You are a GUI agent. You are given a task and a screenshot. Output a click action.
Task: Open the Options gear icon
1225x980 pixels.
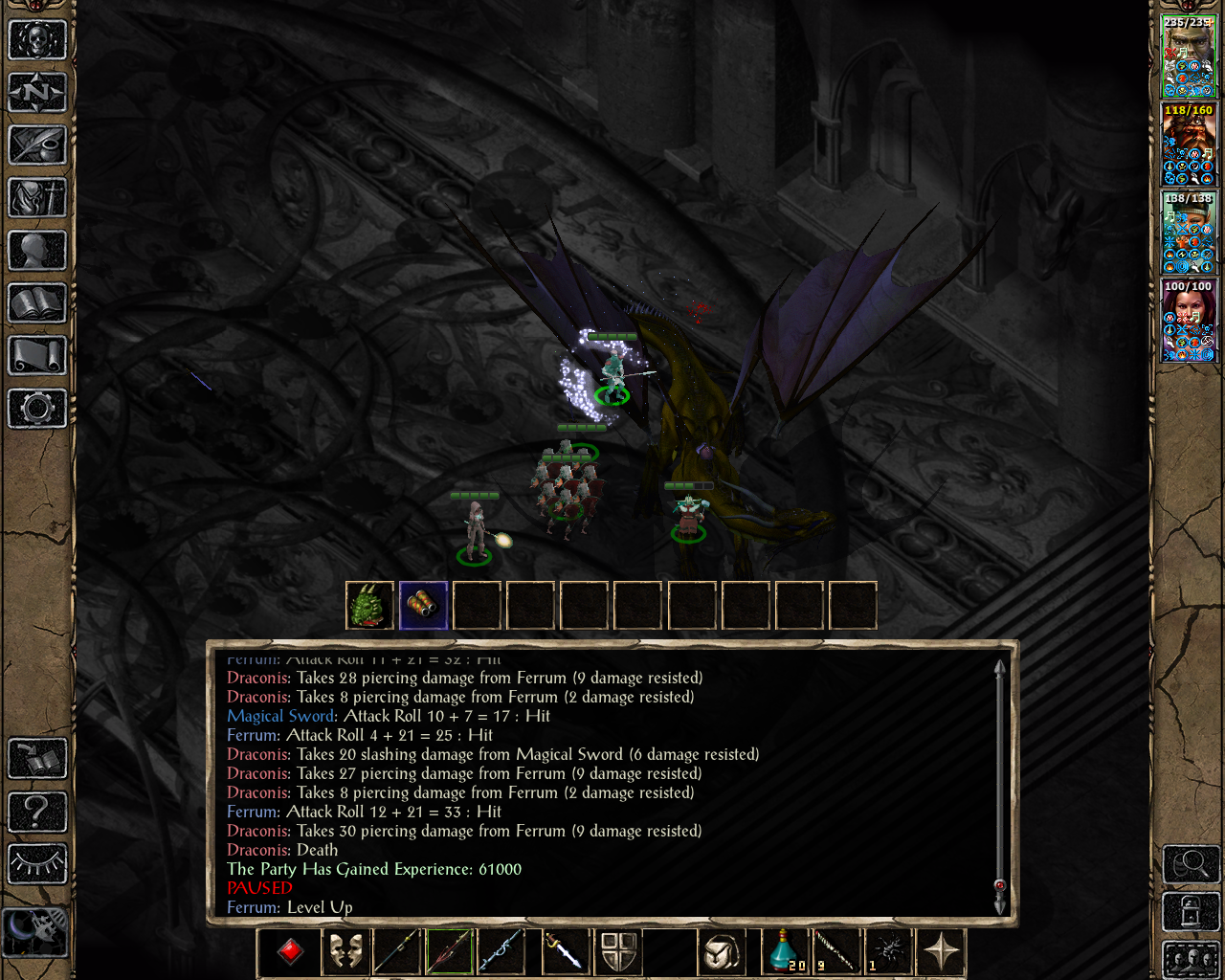point(36,408)
